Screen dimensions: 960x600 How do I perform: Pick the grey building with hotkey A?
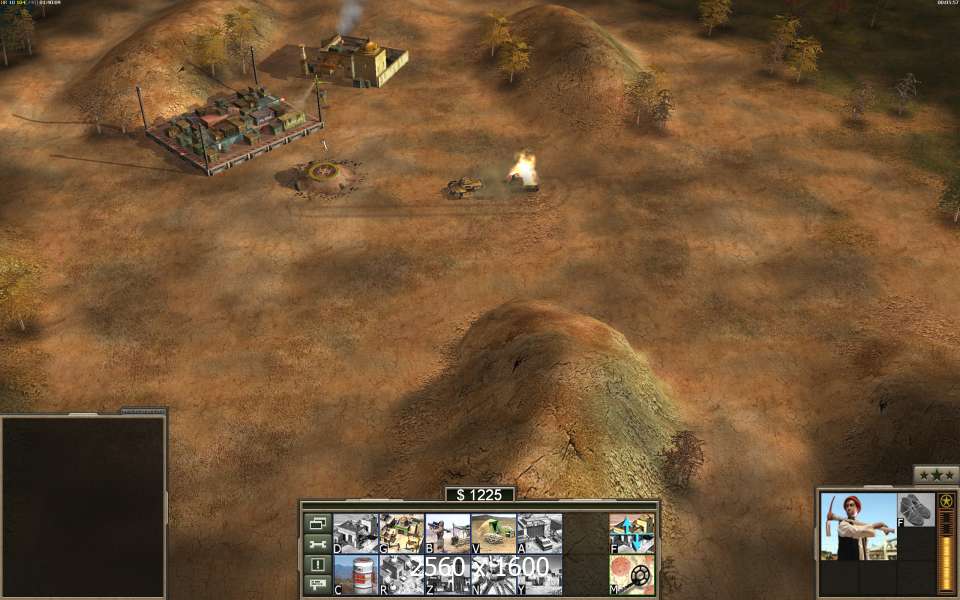[x=539, y=534]
